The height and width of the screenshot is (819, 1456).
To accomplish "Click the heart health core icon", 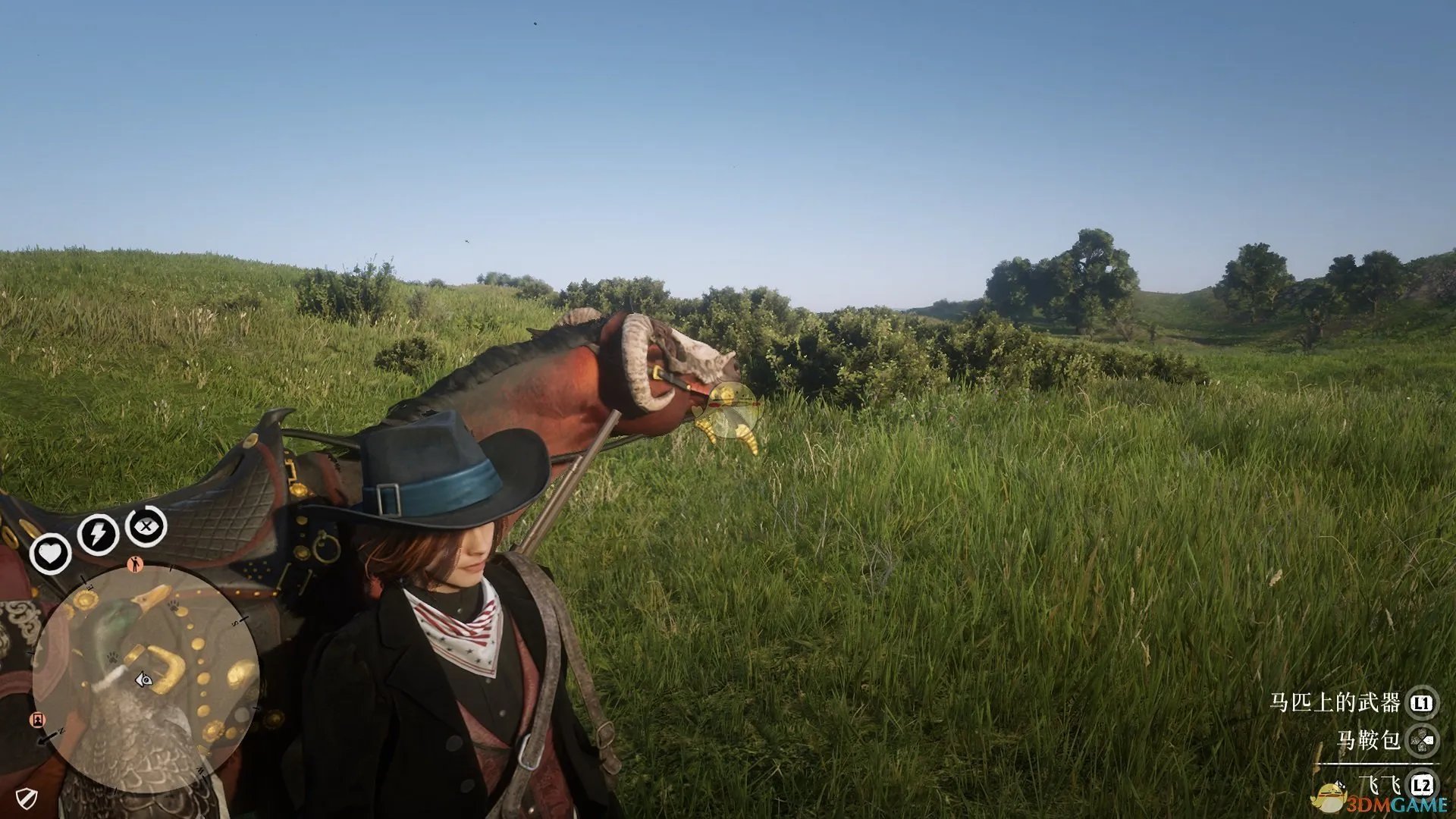I will tap(50, 554).
